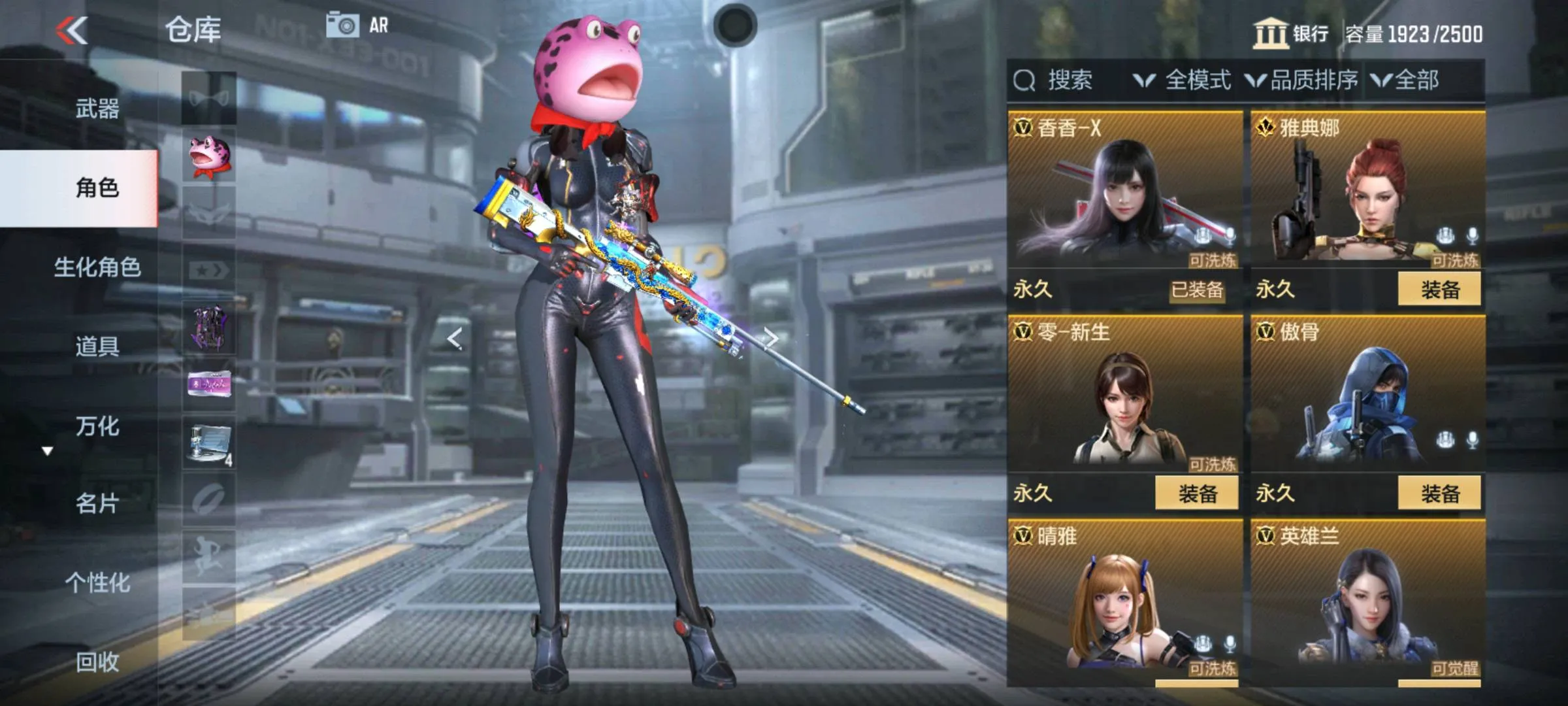Open the 全部 category dropdown
Screen dimensions: 1568x706
1406,80
